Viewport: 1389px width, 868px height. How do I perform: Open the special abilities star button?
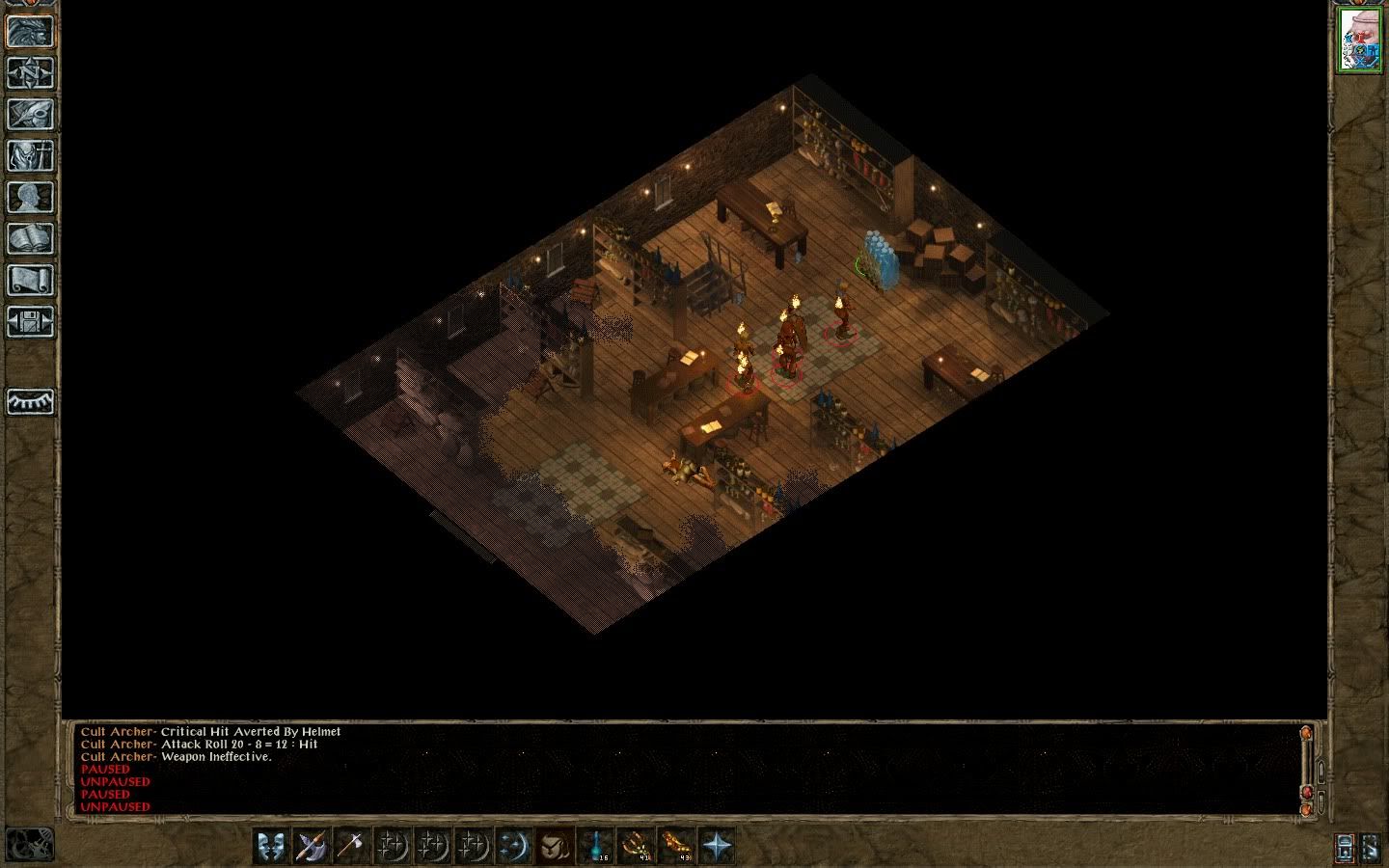point(717,846)
